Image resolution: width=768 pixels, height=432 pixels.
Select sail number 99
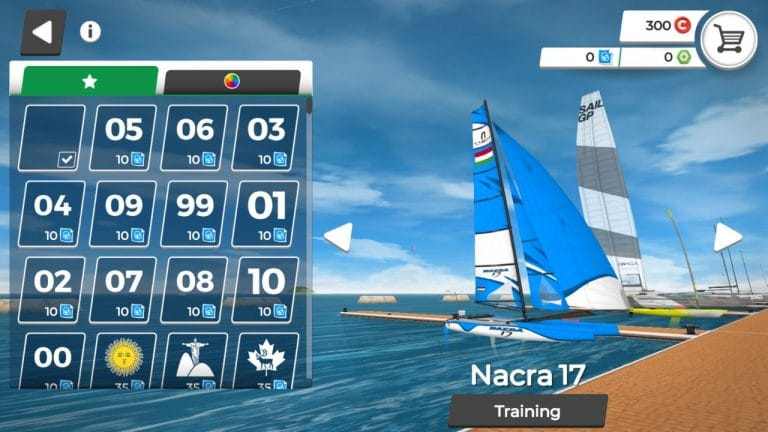pos(195,214)
